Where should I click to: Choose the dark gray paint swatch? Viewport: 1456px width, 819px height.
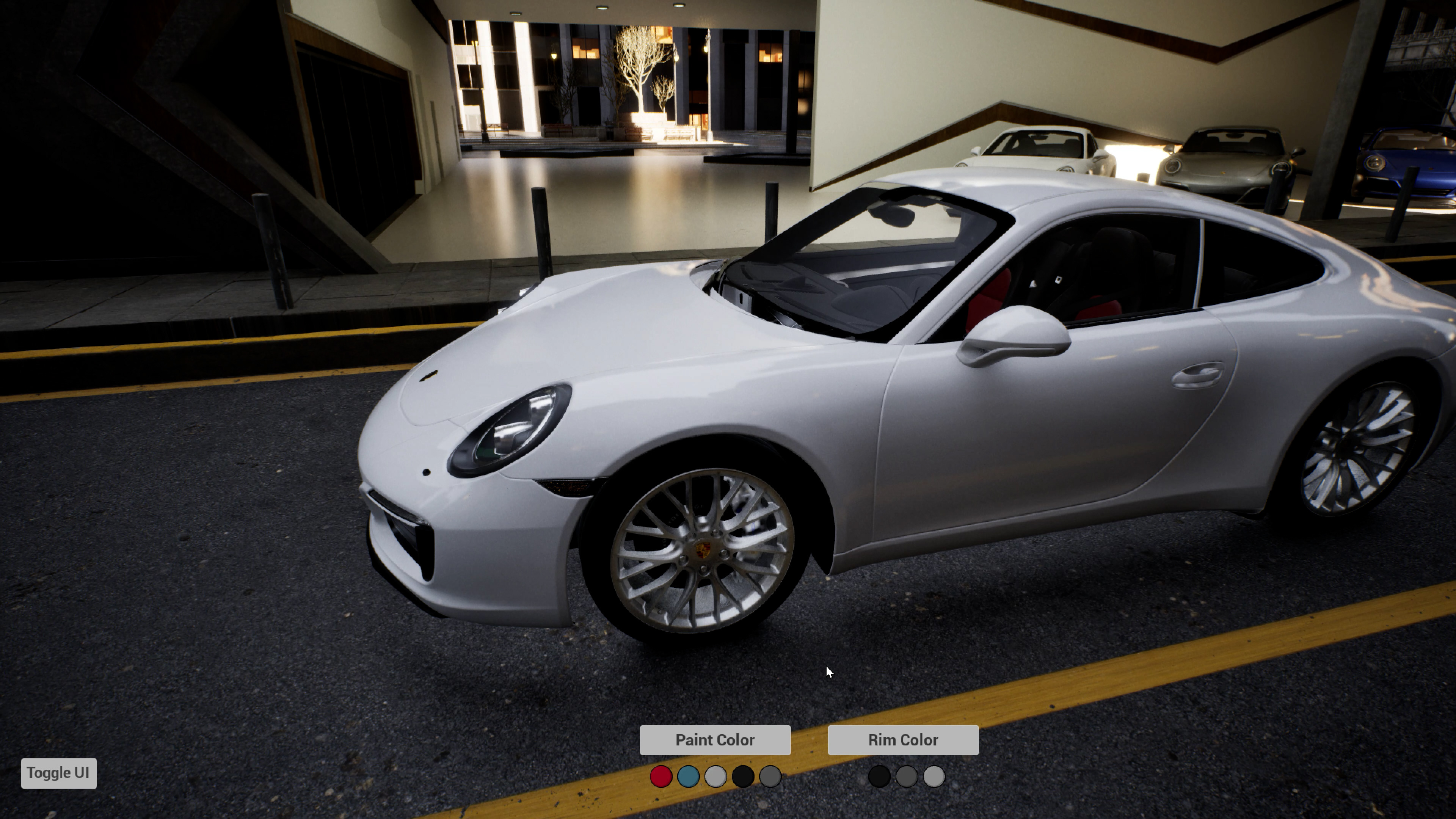[x=770, y=777]
